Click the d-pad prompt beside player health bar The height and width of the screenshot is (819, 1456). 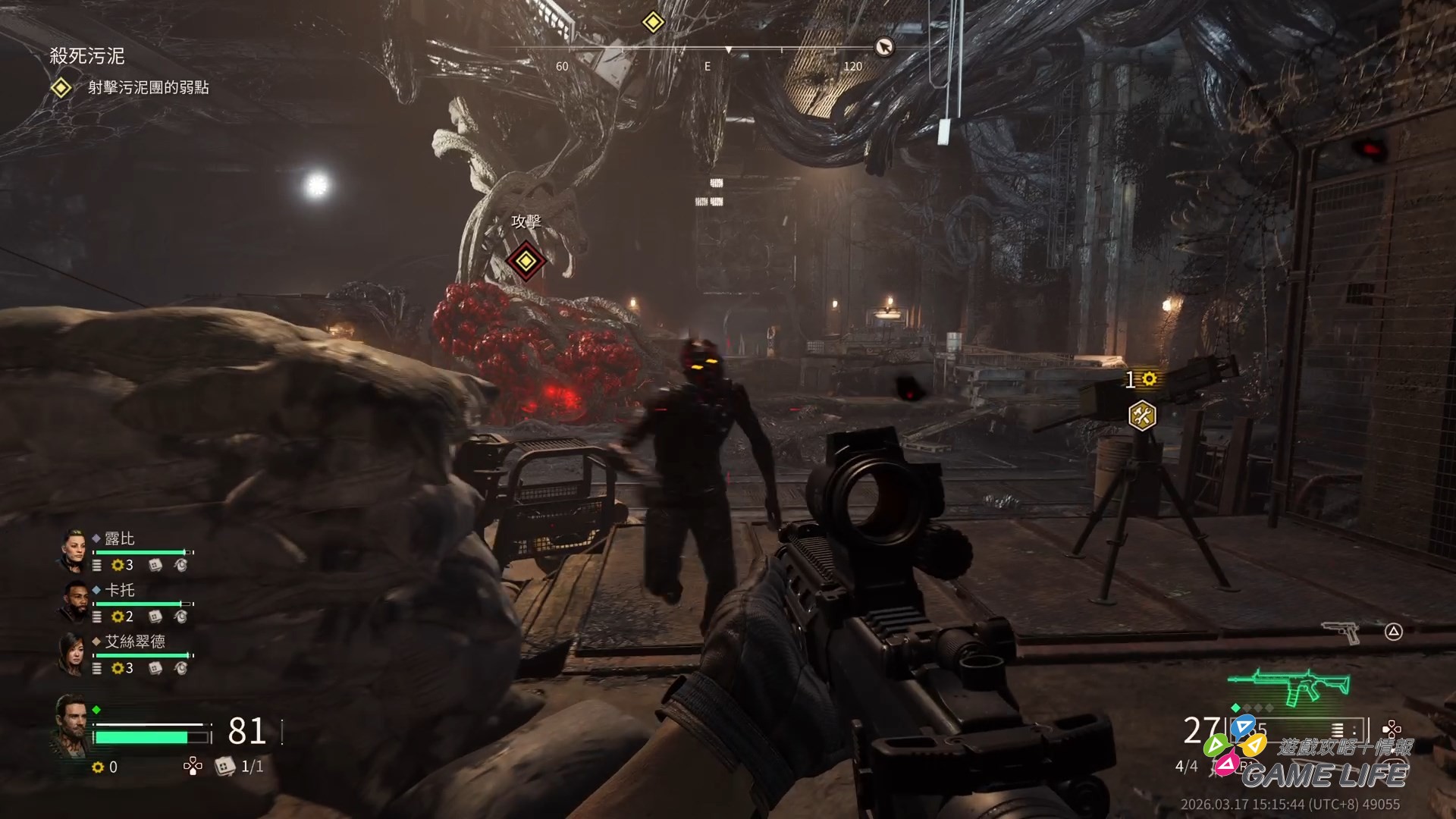193,767
